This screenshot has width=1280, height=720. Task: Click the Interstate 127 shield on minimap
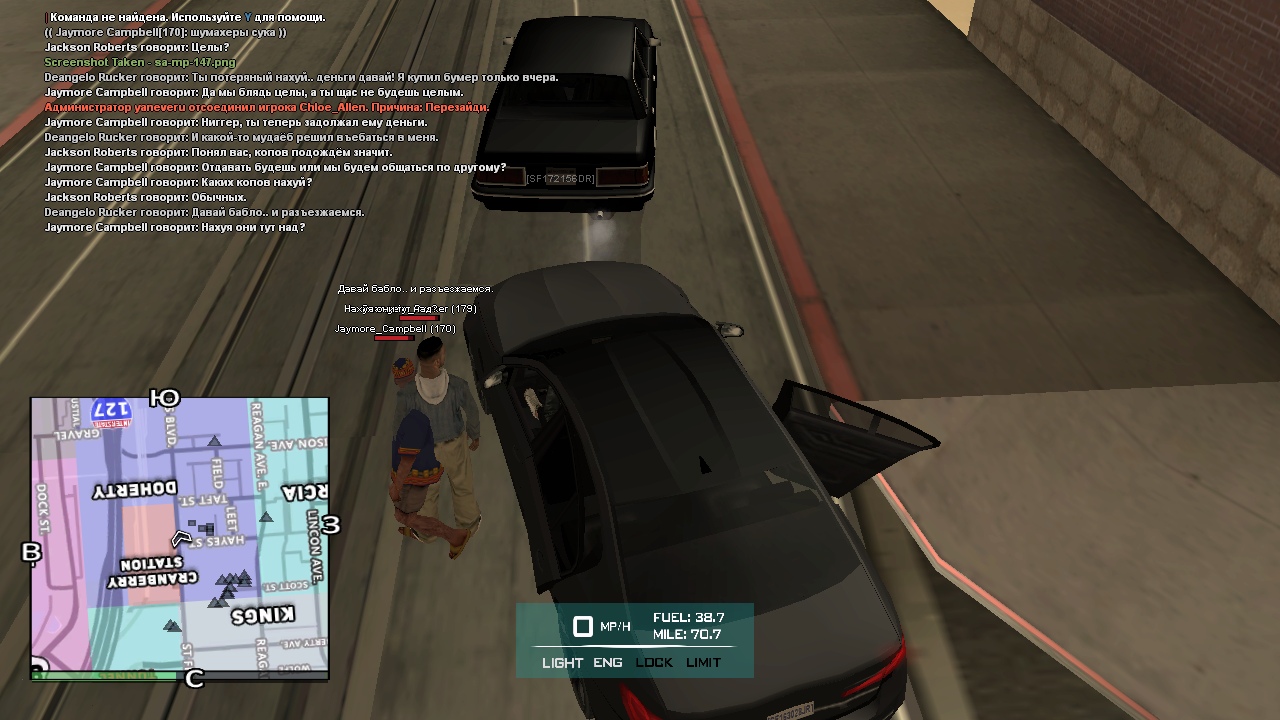(x=111, y=410)
